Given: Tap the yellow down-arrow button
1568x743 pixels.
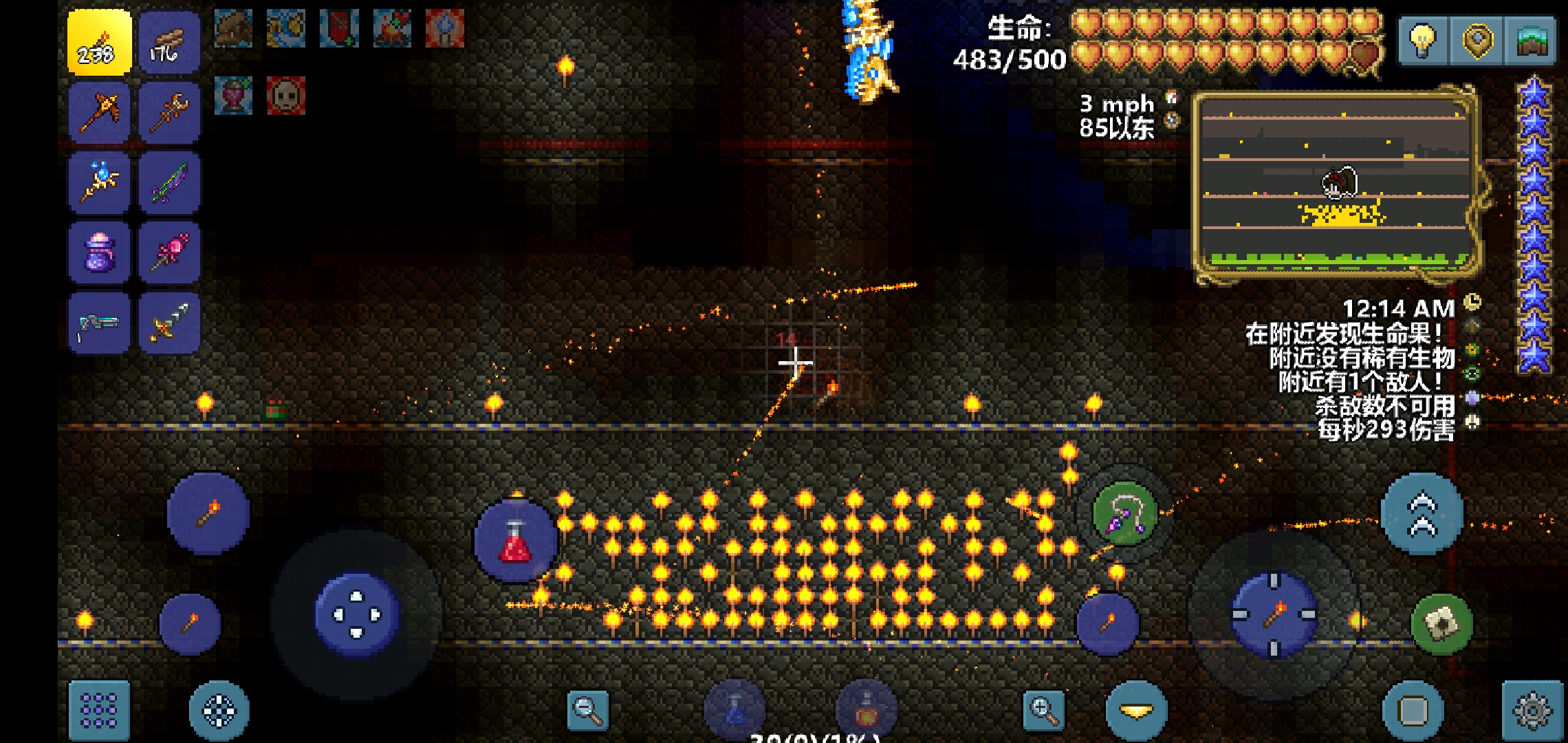Looking at the screenshot, I should coord(1136,711).
